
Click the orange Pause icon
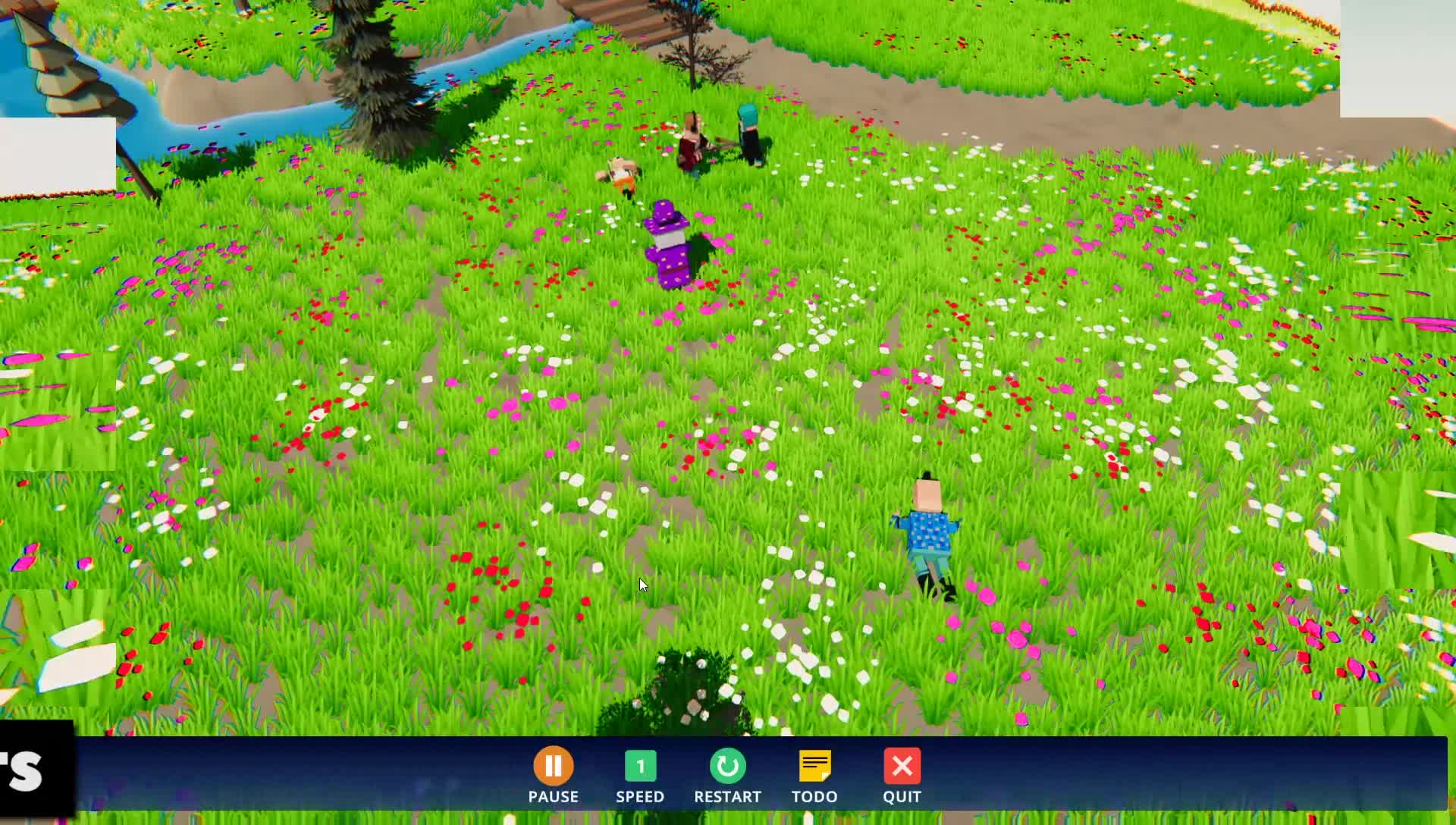[554, 767]
